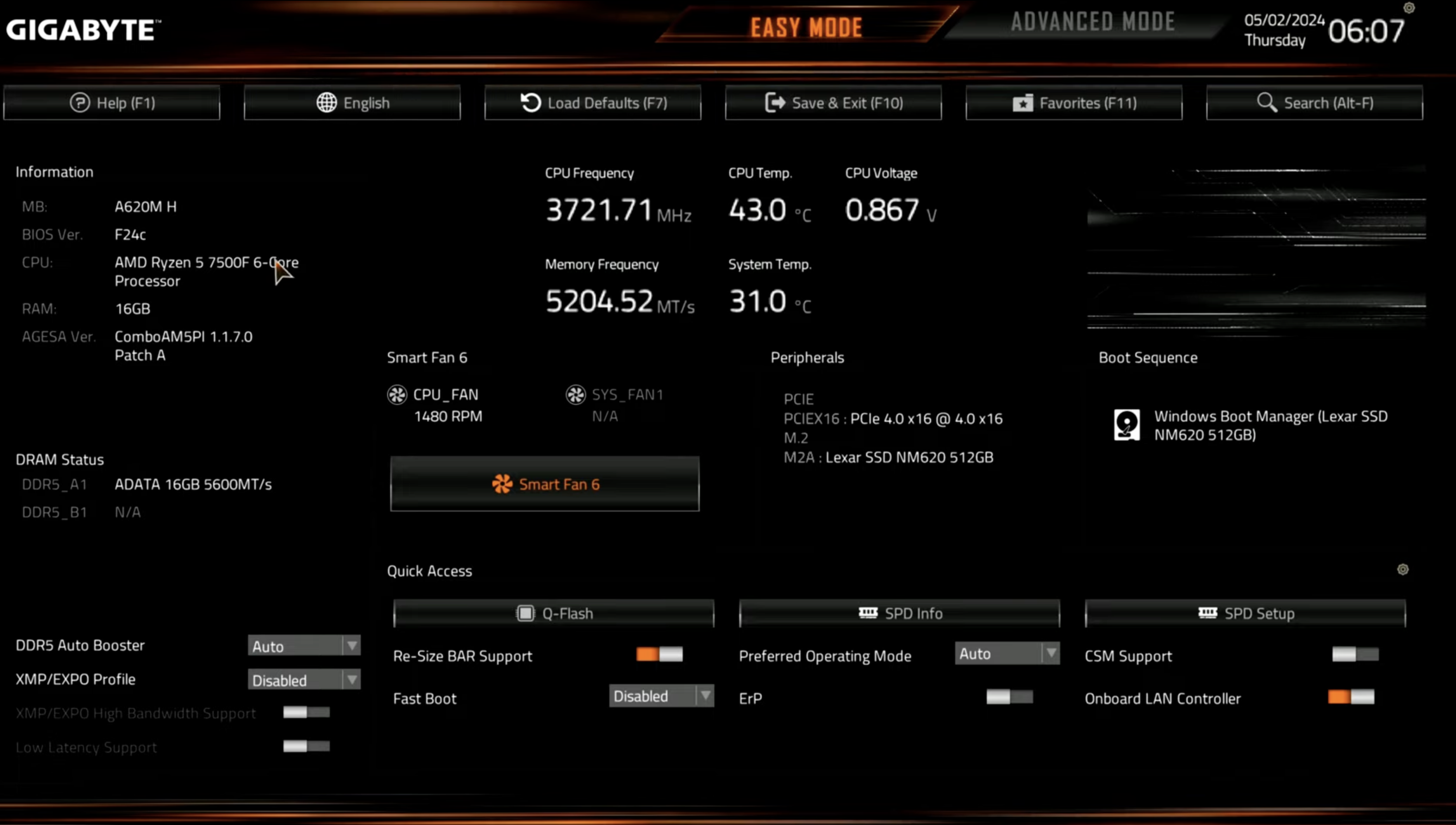This screenshot has width=1456, height=825.
Task: Click the gear icon in the top-right corner
Action: coord(1409,7)
